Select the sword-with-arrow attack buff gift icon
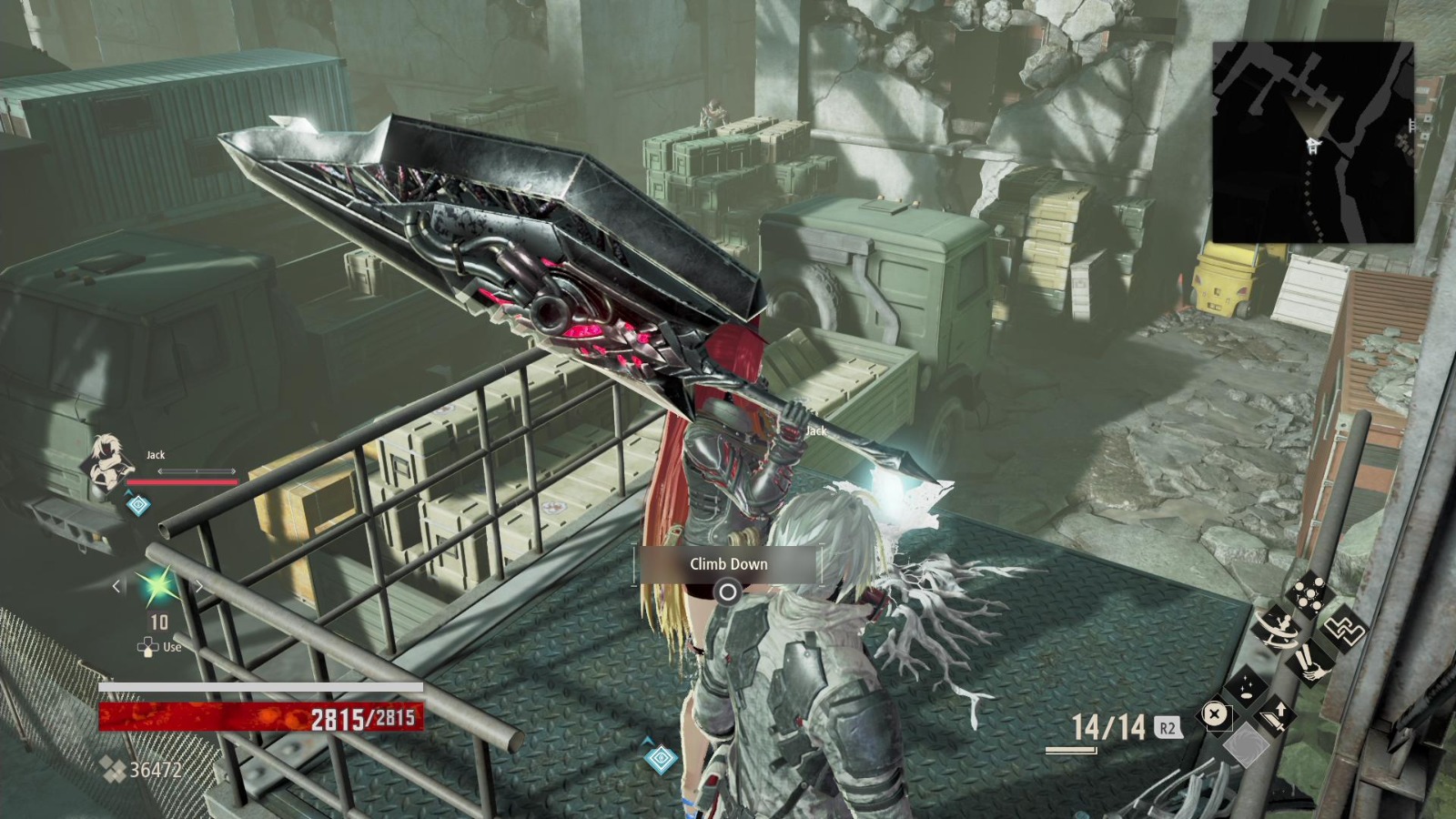Image resolution: width=1456 pixels, height=819 pixels. click(x=1276, y=714)
